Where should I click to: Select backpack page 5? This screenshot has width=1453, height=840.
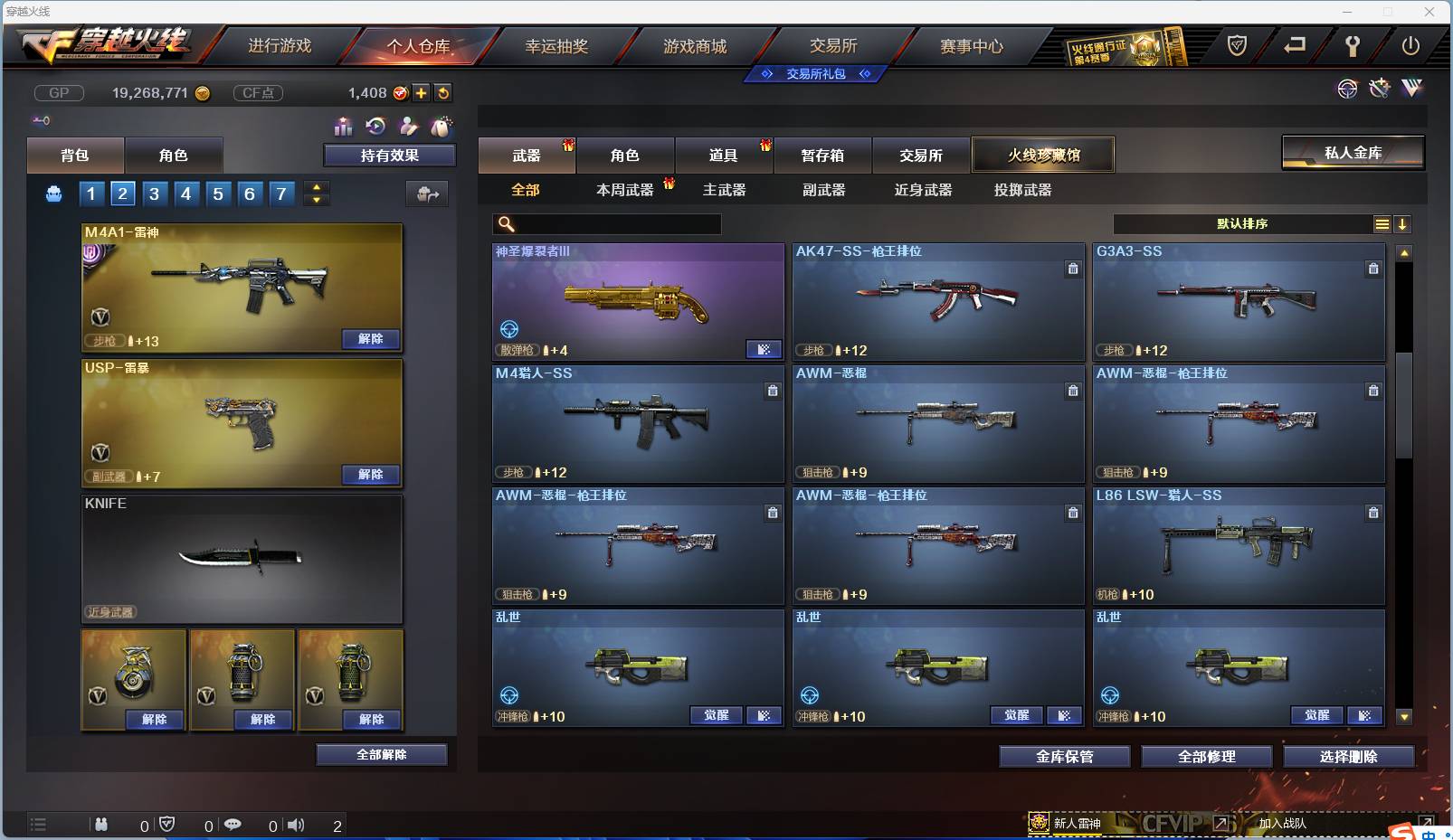click(x=218, y=193)
